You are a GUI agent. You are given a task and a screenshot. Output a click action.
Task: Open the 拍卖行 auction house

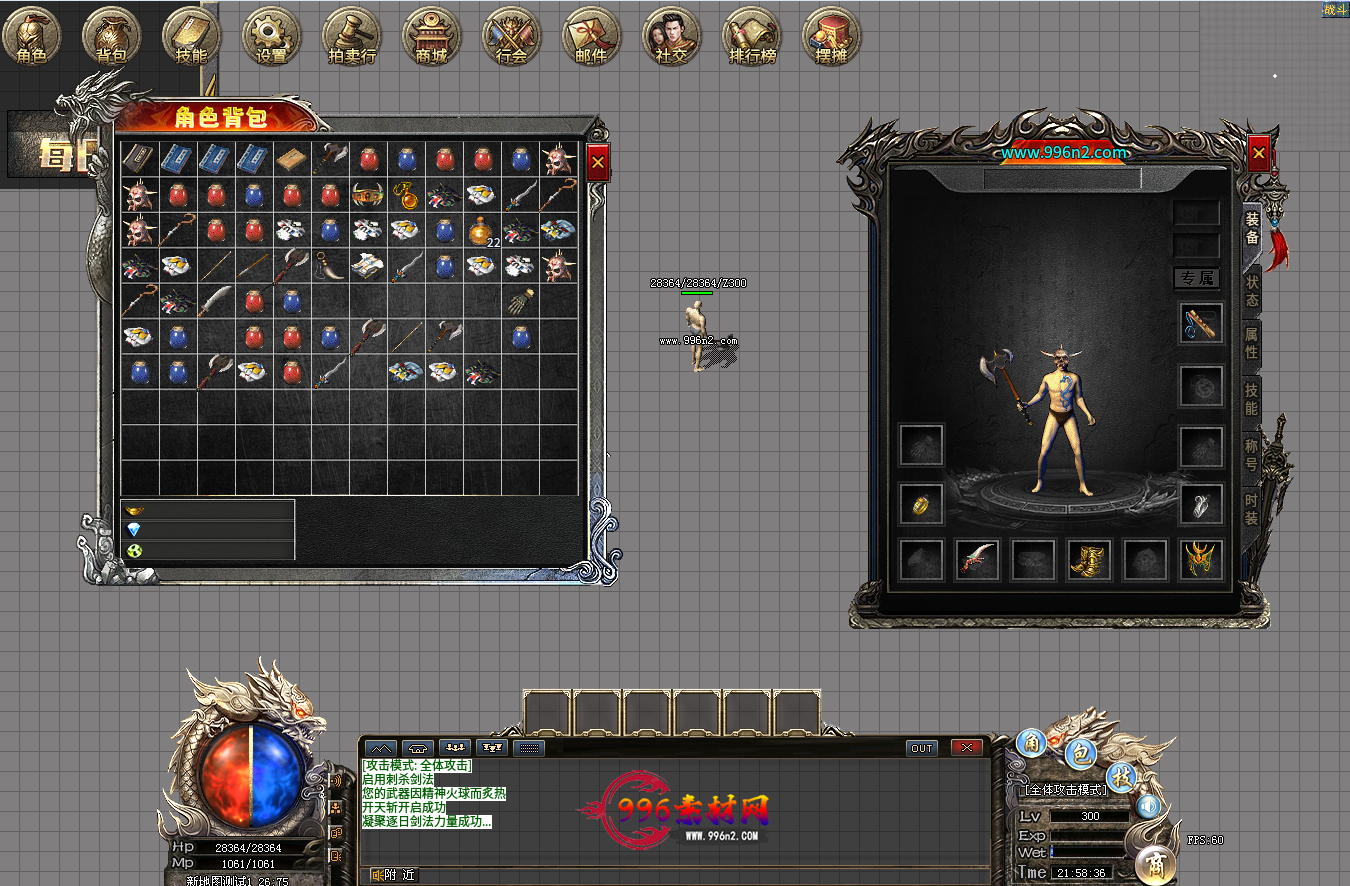tap(352, 37)
